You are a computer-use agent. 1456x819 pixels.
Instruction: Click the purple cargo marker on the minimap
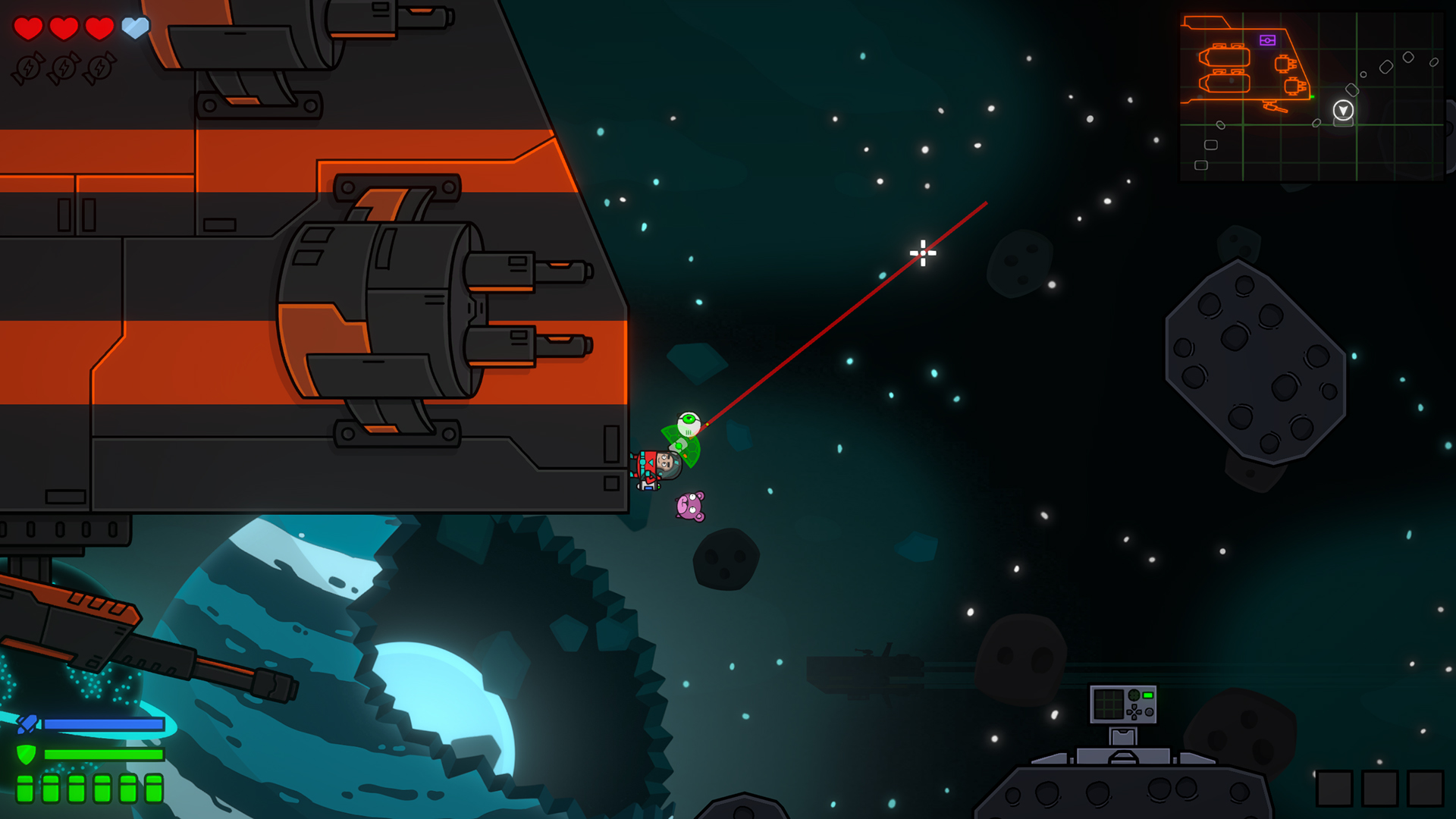point(1268,40)
